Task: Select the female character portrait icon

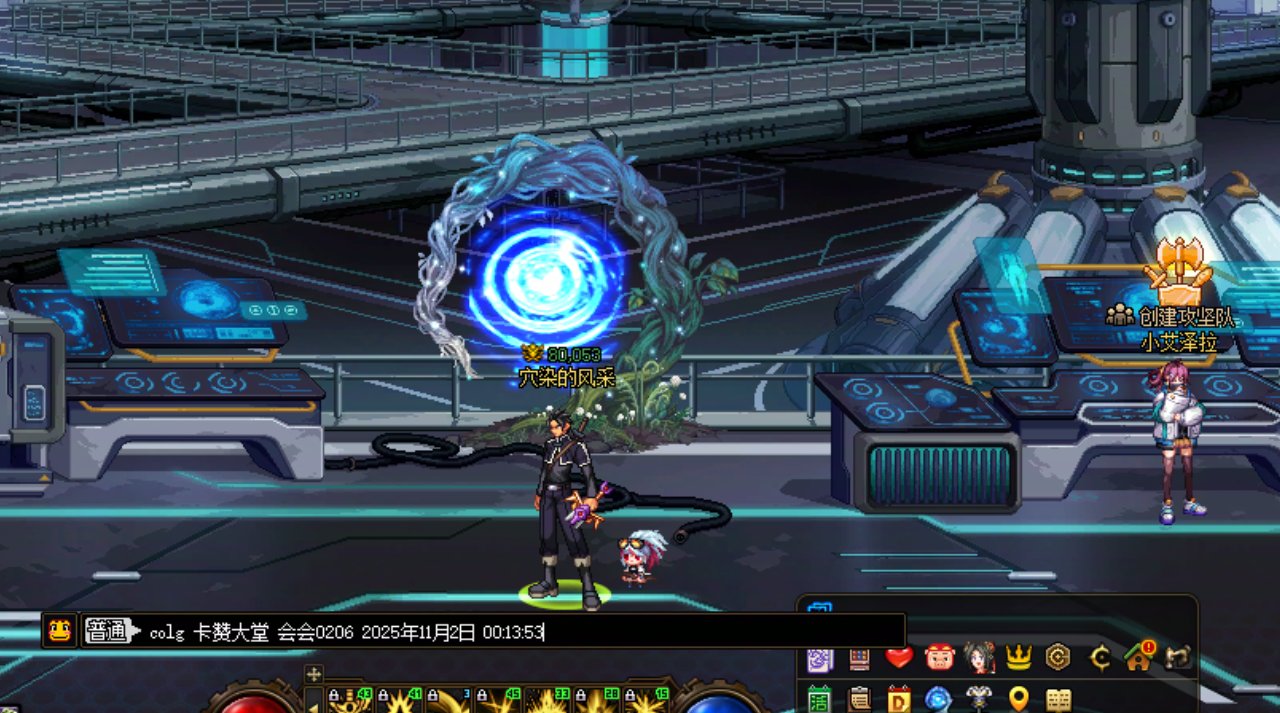Action: tap(979, 658)
